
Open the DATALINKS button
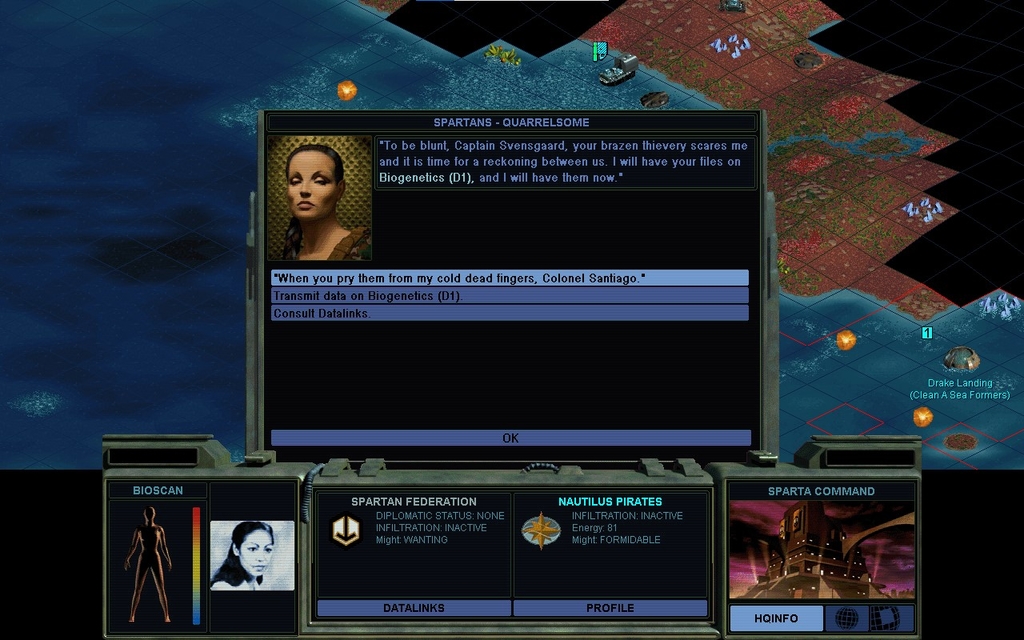[414, 608]
